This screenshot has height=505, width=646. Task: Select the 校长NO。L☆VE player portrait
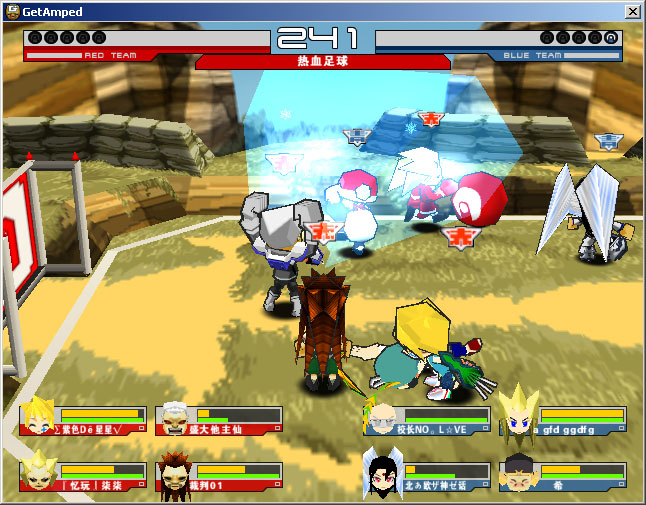point(382,416)
